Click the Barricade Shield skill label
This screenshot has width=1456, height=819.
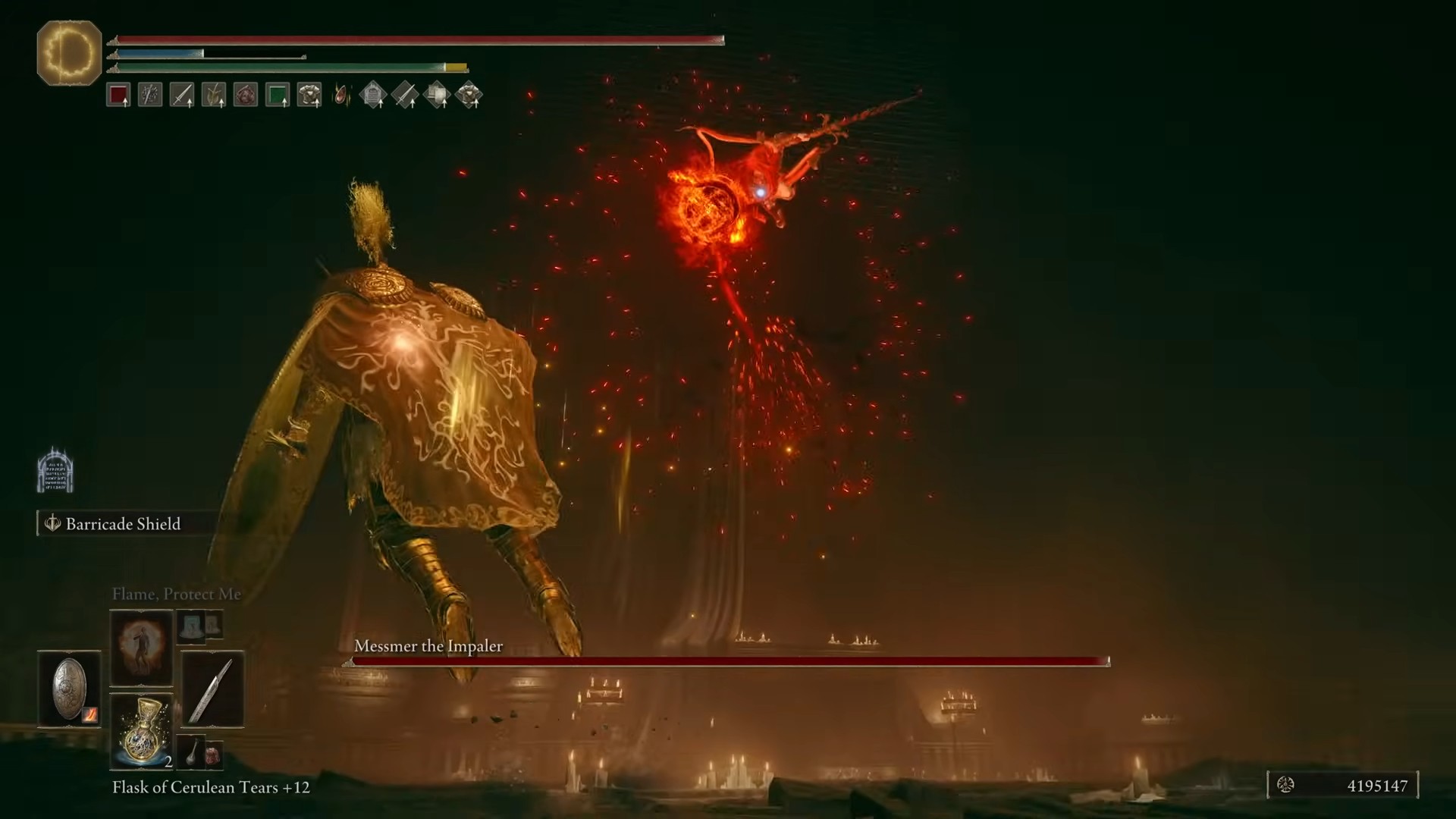121,524
